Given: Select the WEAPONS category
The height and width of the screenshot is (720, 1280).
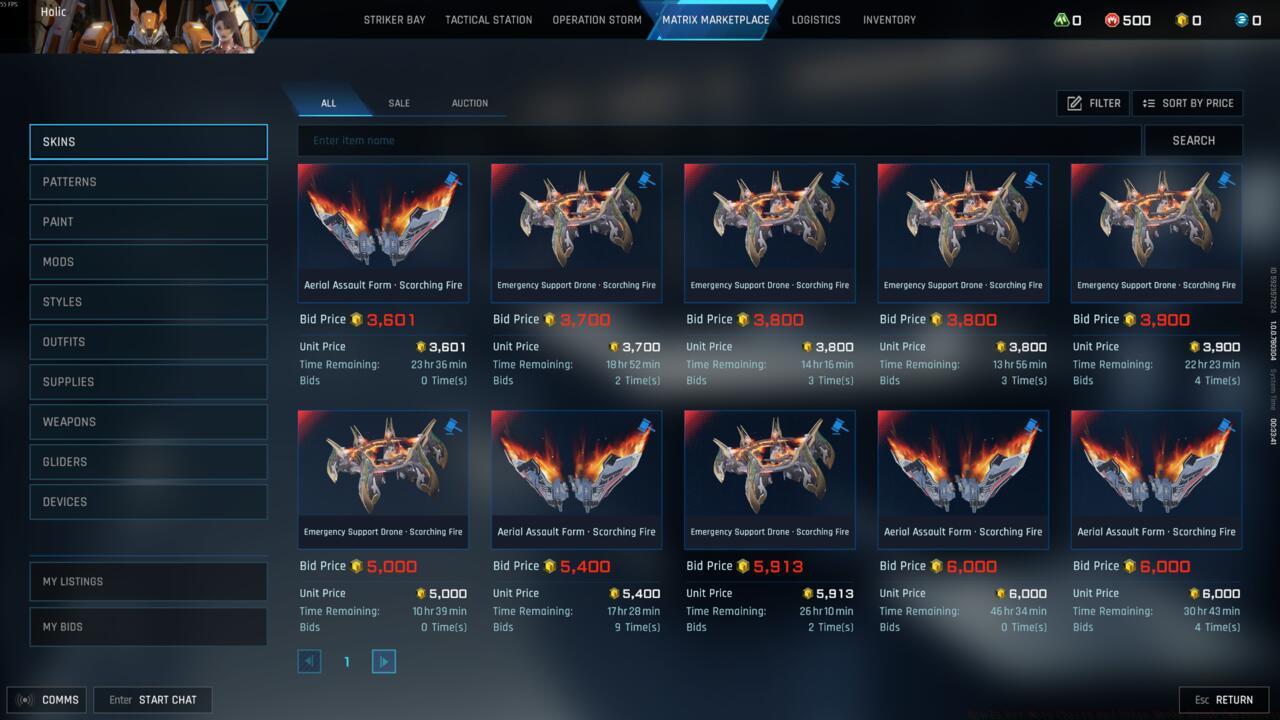Looking at the screenshot, I should [x=148, y=421].
